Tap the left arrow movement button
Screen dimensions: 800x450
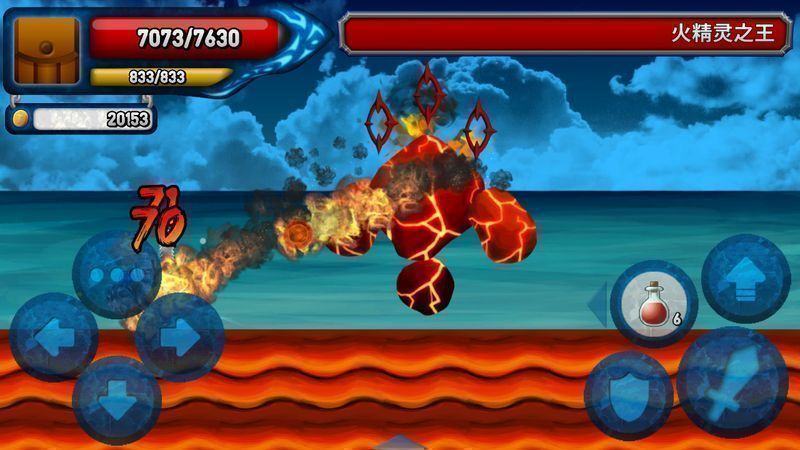pos(52,337)
